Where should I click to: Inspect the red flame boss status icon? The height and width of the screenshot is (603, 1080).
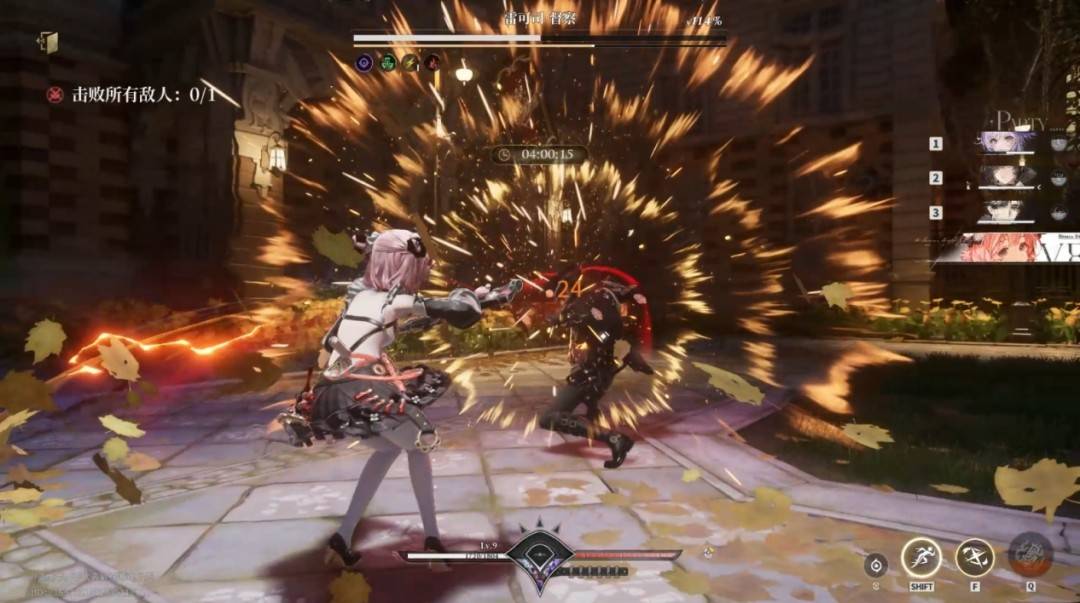point(432,63)
